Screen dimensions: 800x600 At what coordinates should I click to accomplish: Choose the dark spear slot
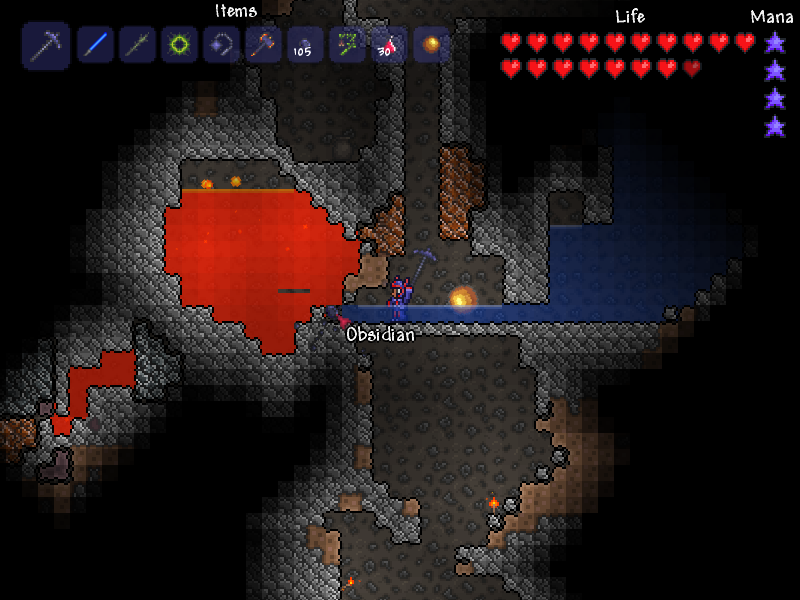[x=137, y=45]
